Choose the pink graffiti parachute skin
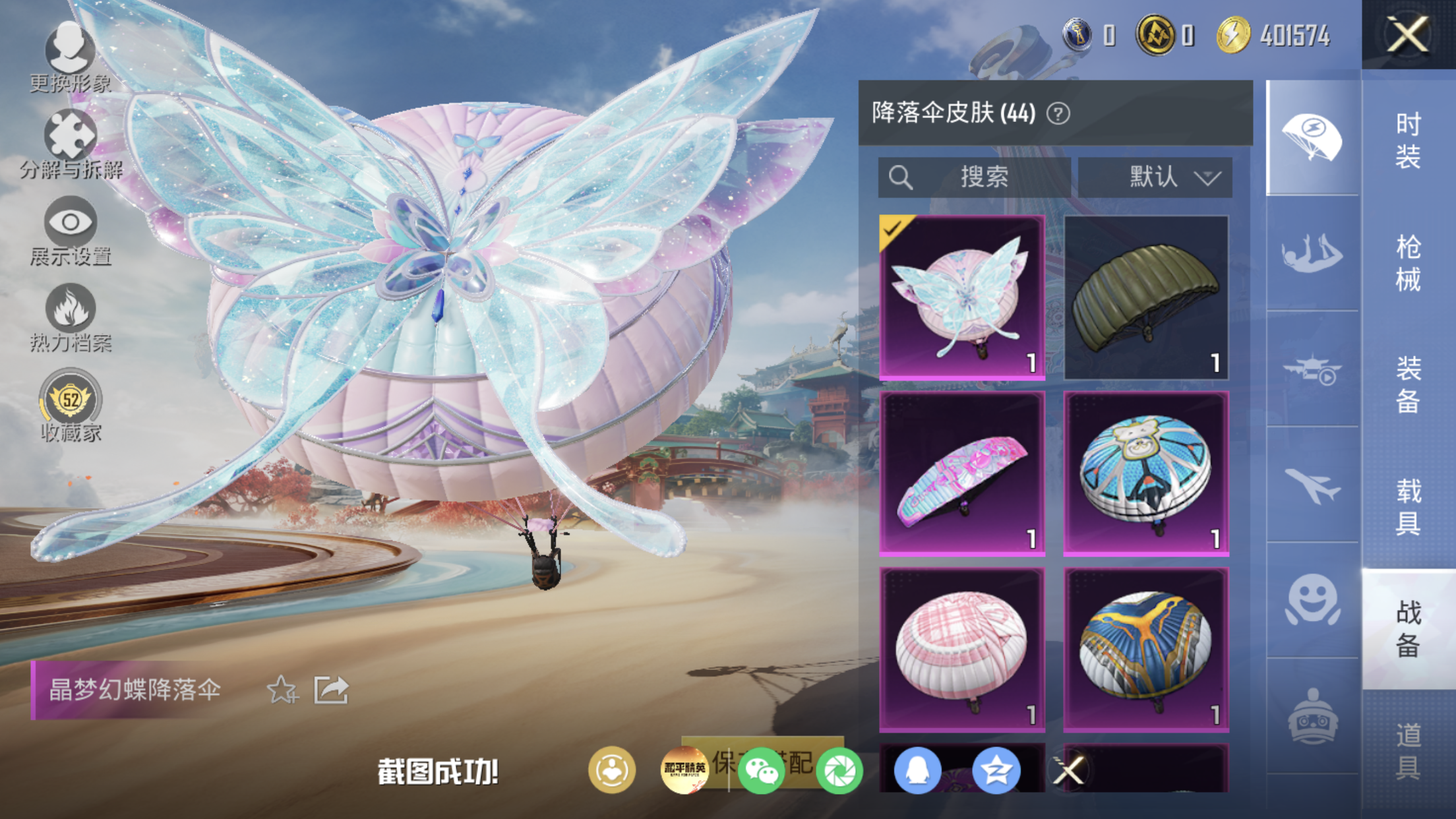Image resolution: width=1456 pixels, height=819 pixels. point(962,473)
